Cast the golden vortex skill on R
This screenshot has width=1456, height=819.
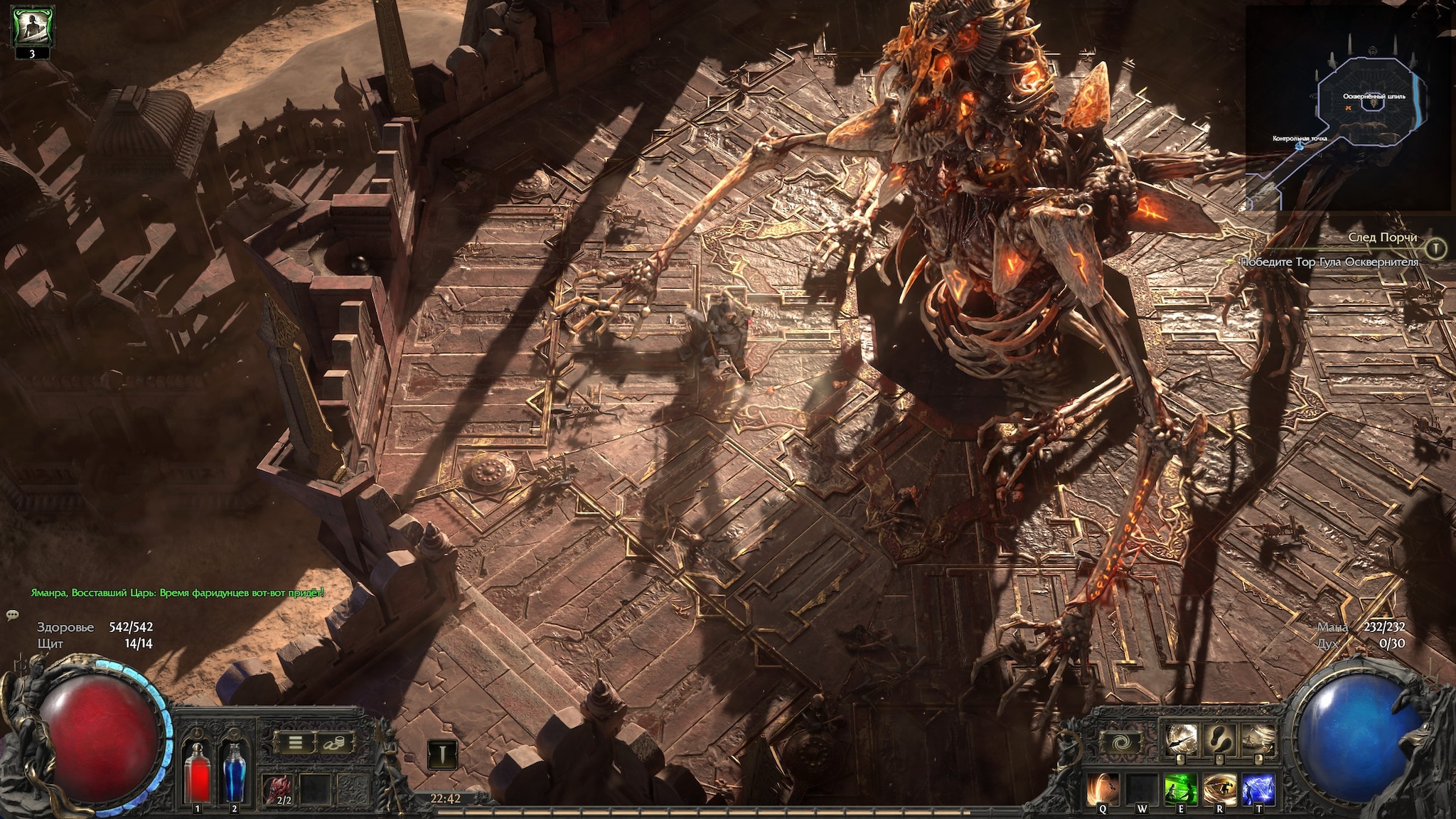click(1219, 789)
